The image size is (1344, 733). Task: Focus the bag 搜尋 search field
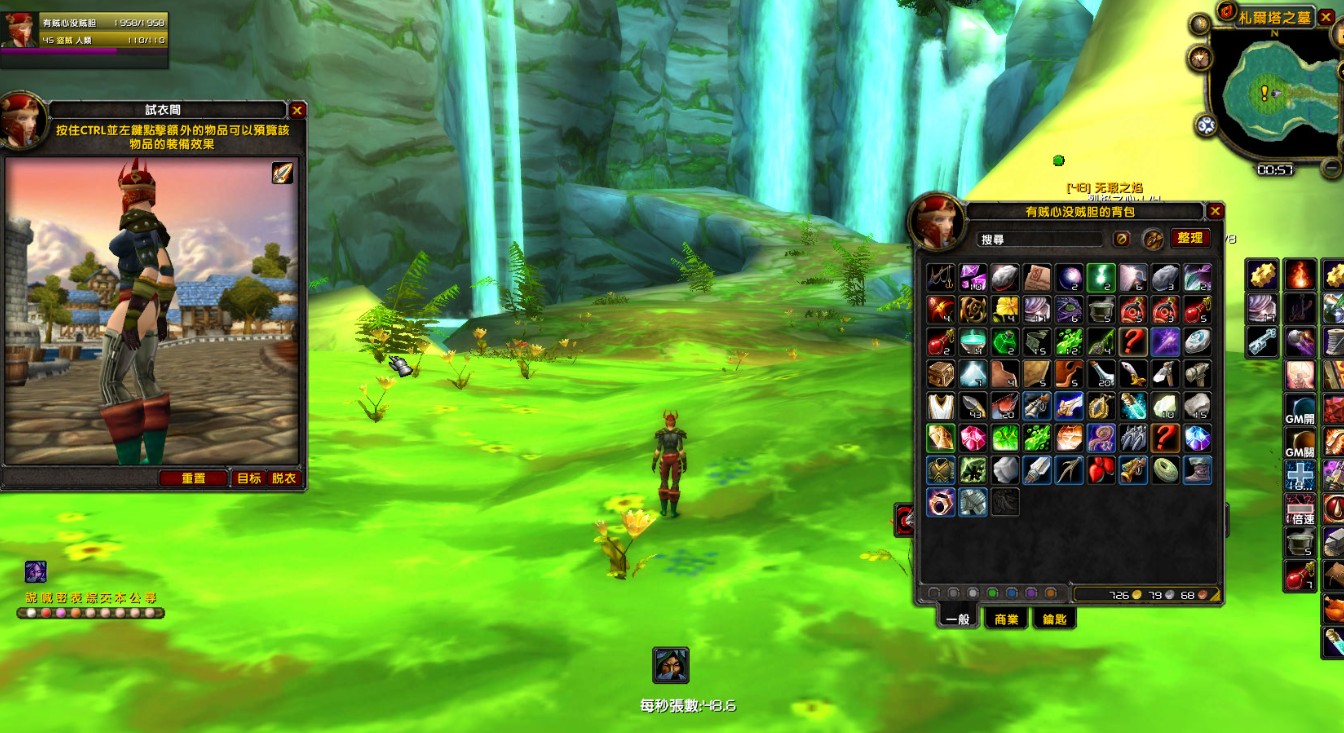tap(1040, 239)
